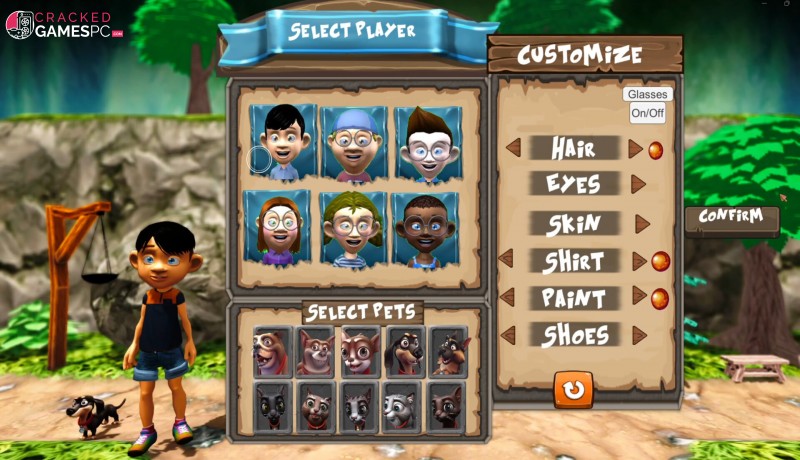
Task: Select the green-haired player portrait
Action: point(353,229)
